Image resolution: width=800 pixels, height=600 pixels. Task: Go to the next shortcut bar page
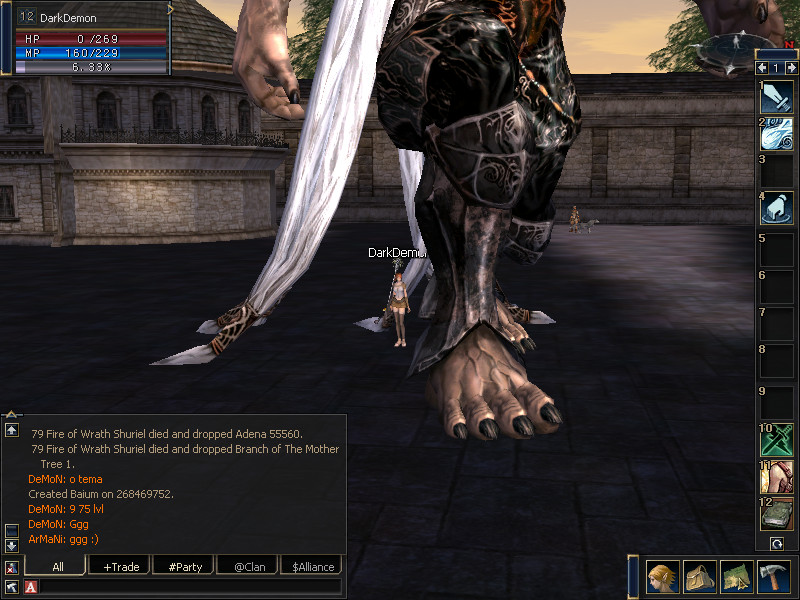(x=791, y=68)
